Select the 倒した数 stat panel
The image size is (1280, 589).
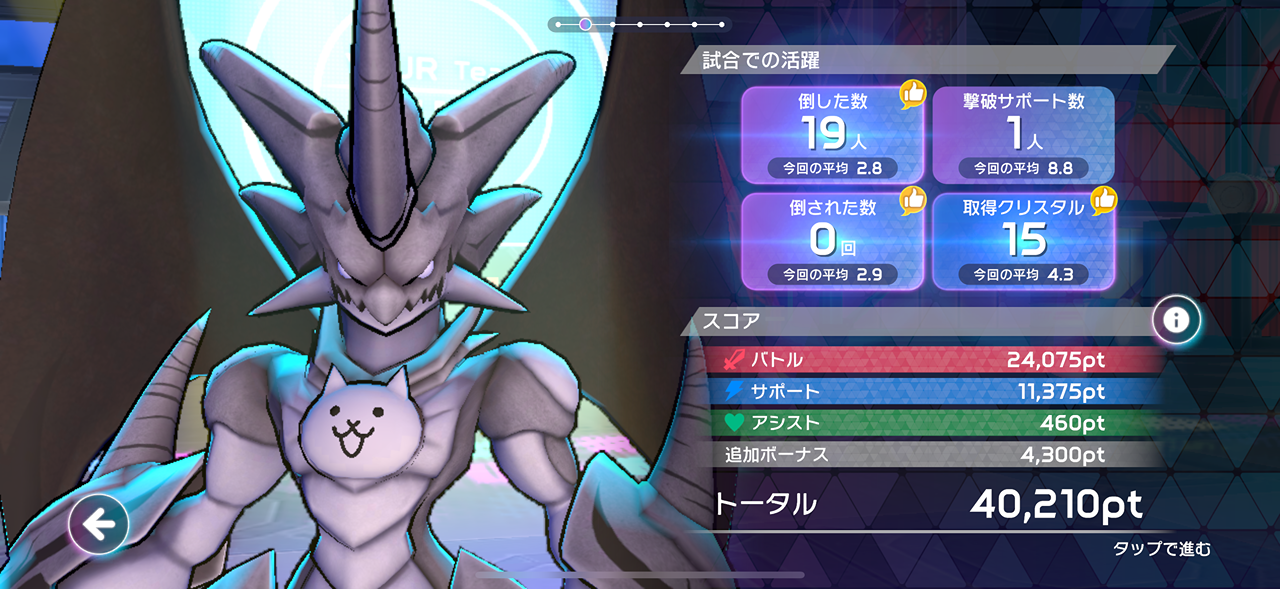pyautogui.click(x=832, y=135)
